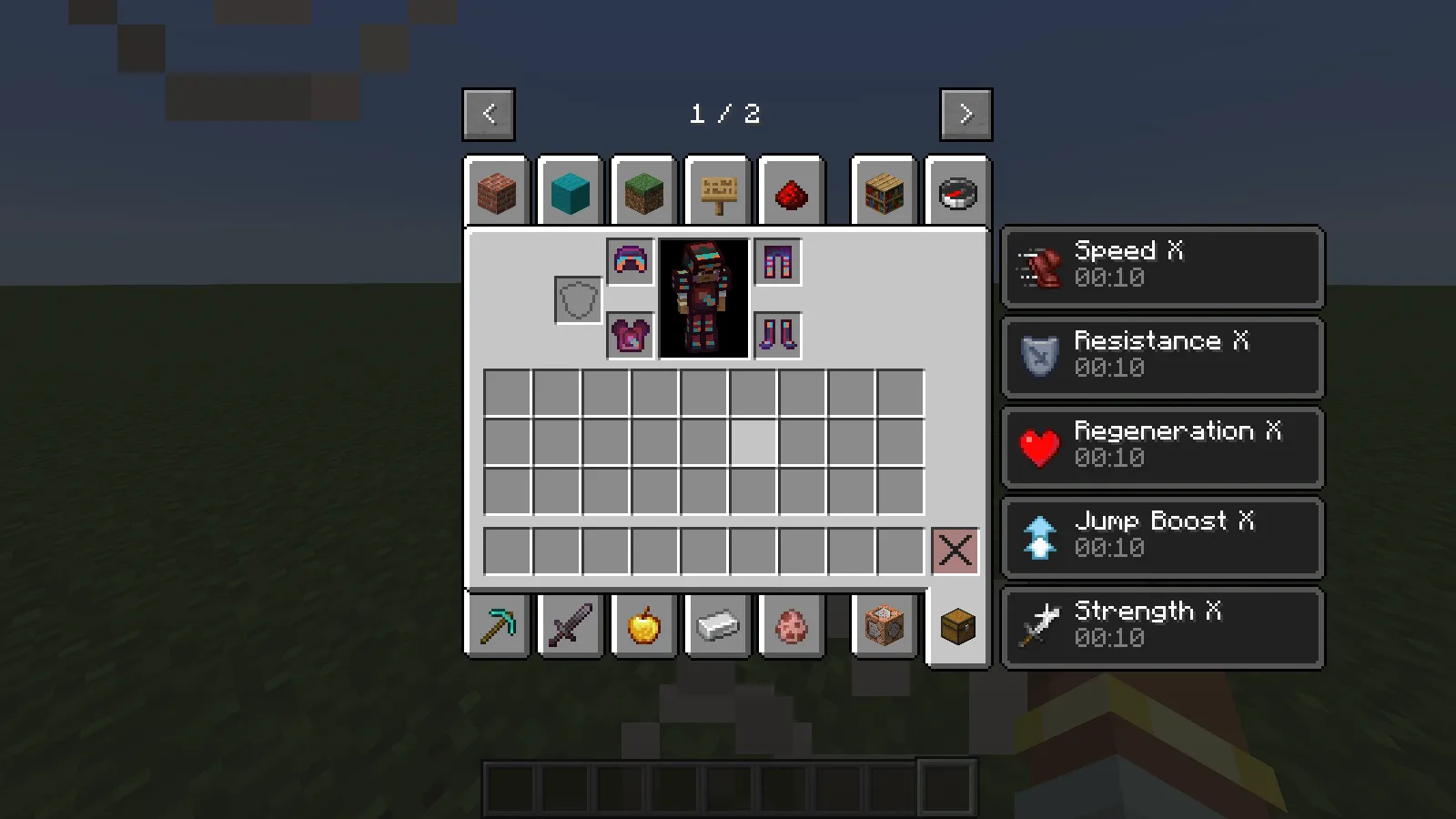The image size is (1456, 819).
Task: Pick the spawn egg from the hotbar
Action: pos(791,624)
